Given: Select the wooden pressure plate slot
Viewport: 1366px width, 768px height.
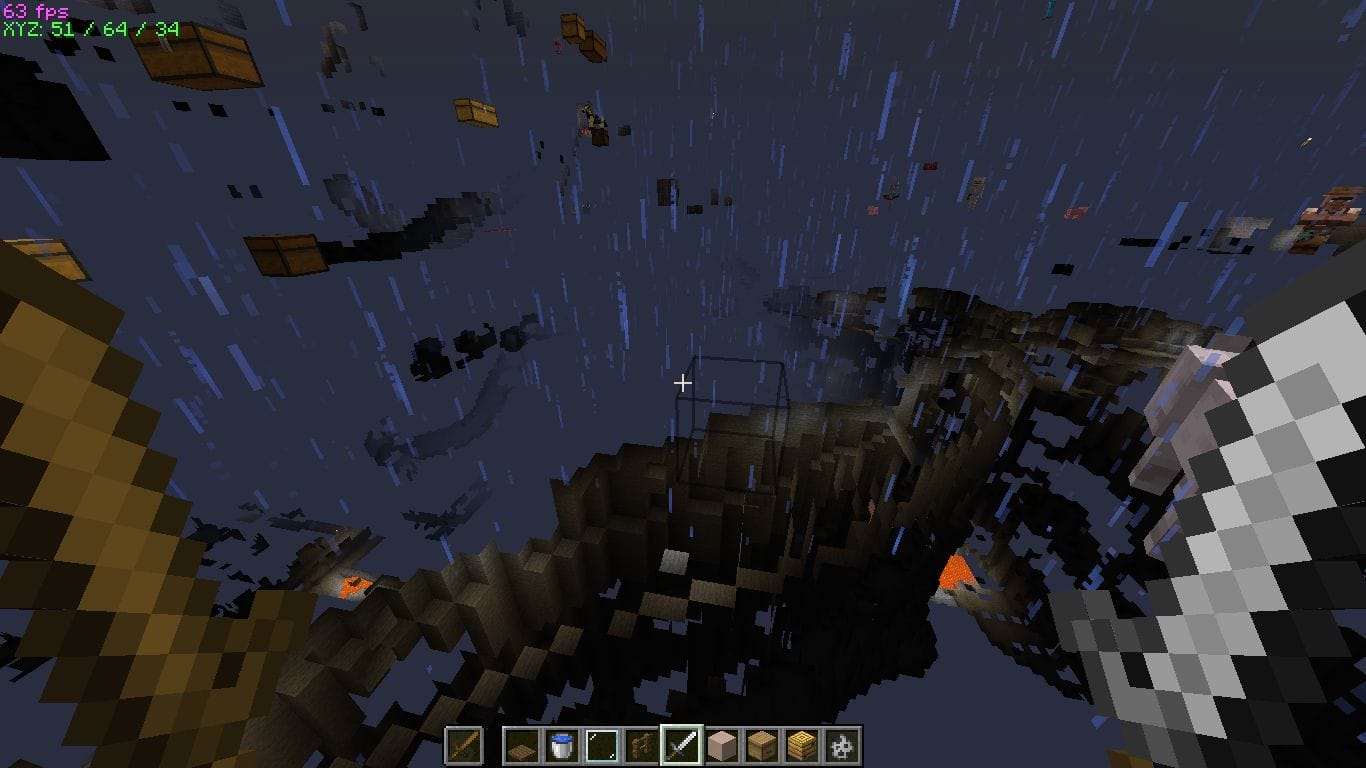Looking at the screenshot, I should coord(521,746).
